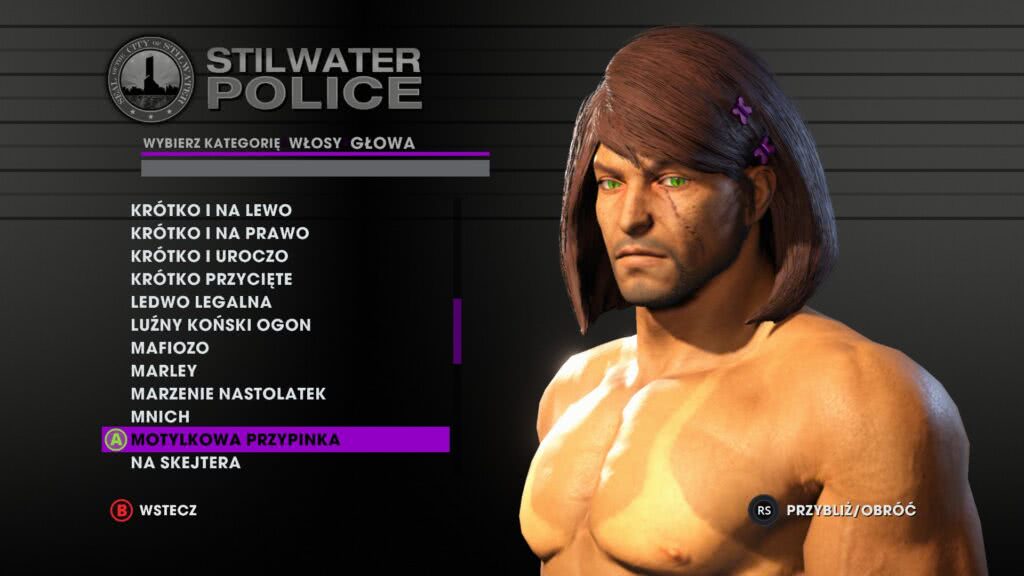Select the Luźny koński ogon hairstyle

pos(220,325)
